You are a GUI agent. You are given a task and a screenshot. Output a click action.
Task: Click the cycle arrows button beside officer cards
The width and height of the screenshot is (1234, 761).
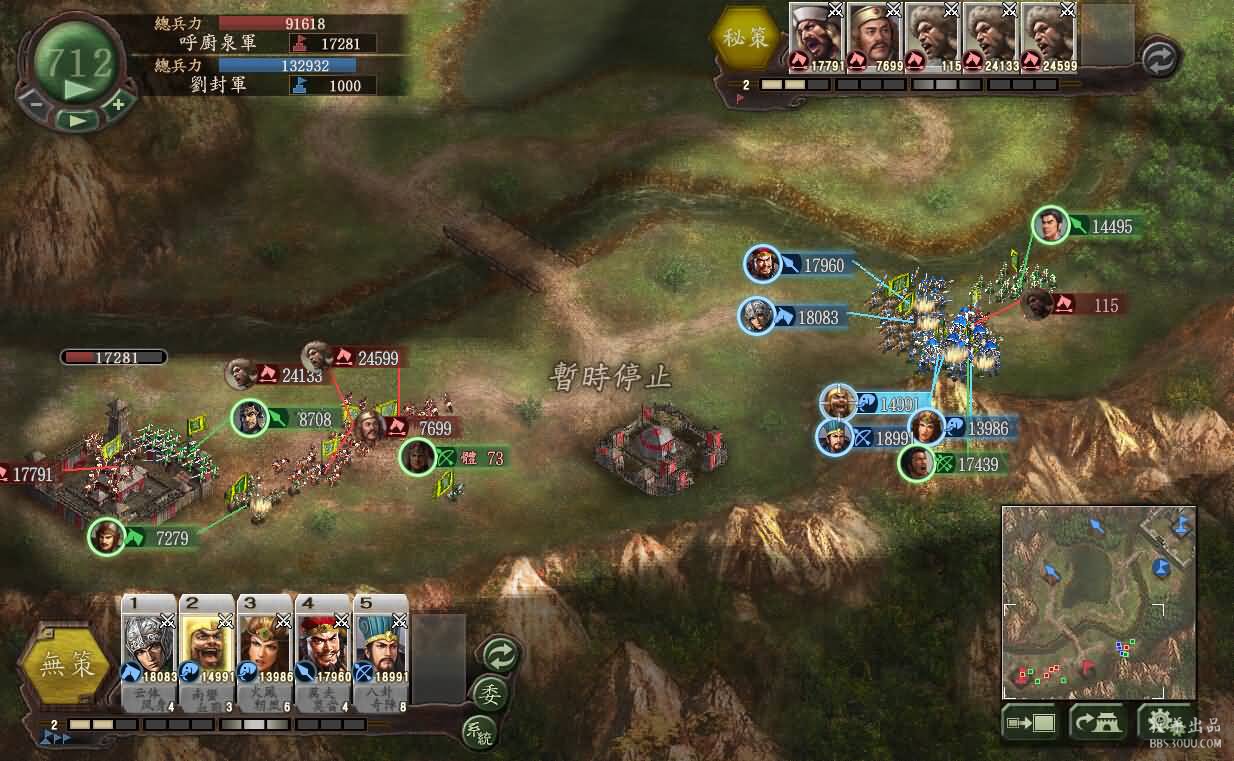[x=501, y=654]
